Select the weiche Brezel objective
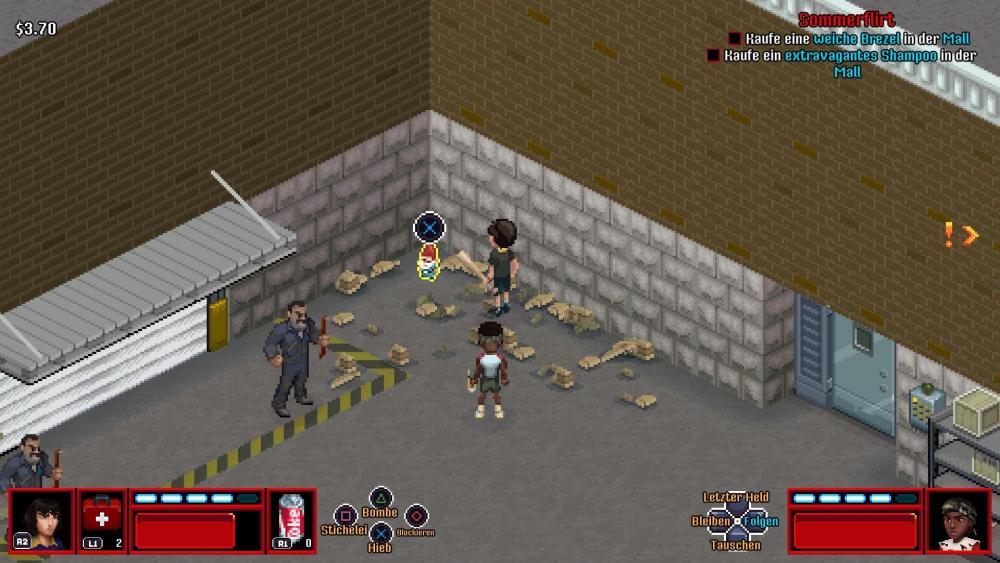Screen dimensions: 1000x563 click(x=849, y=39)
